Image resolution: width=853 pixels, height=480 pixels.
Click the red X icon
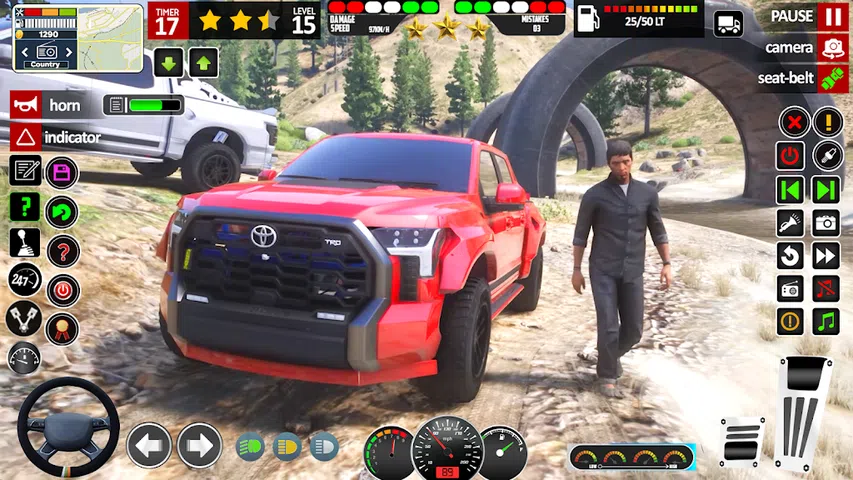(x=791, y=123)
